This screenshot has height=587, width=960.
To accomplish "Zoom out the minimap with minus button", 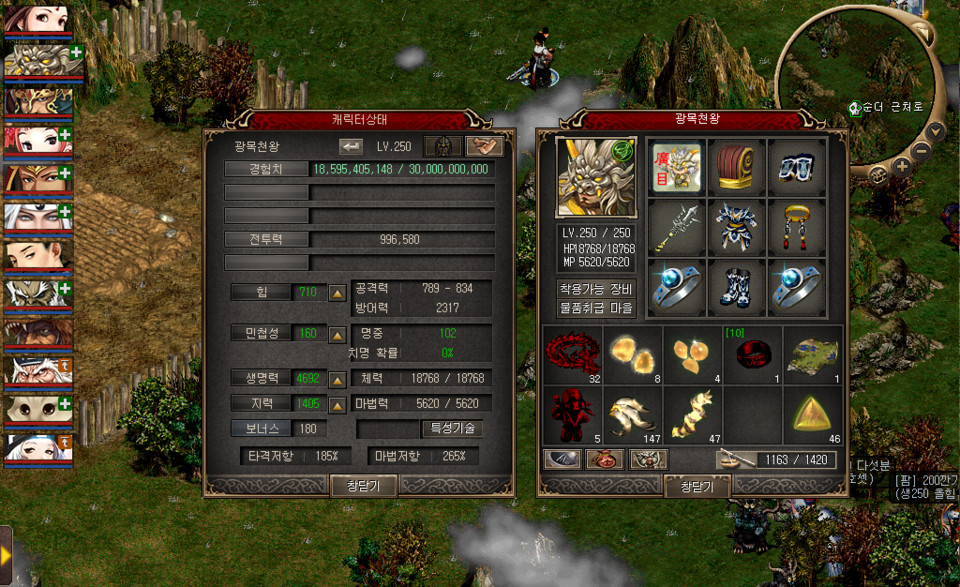I will pyautogui.click(x=920, y=152).
